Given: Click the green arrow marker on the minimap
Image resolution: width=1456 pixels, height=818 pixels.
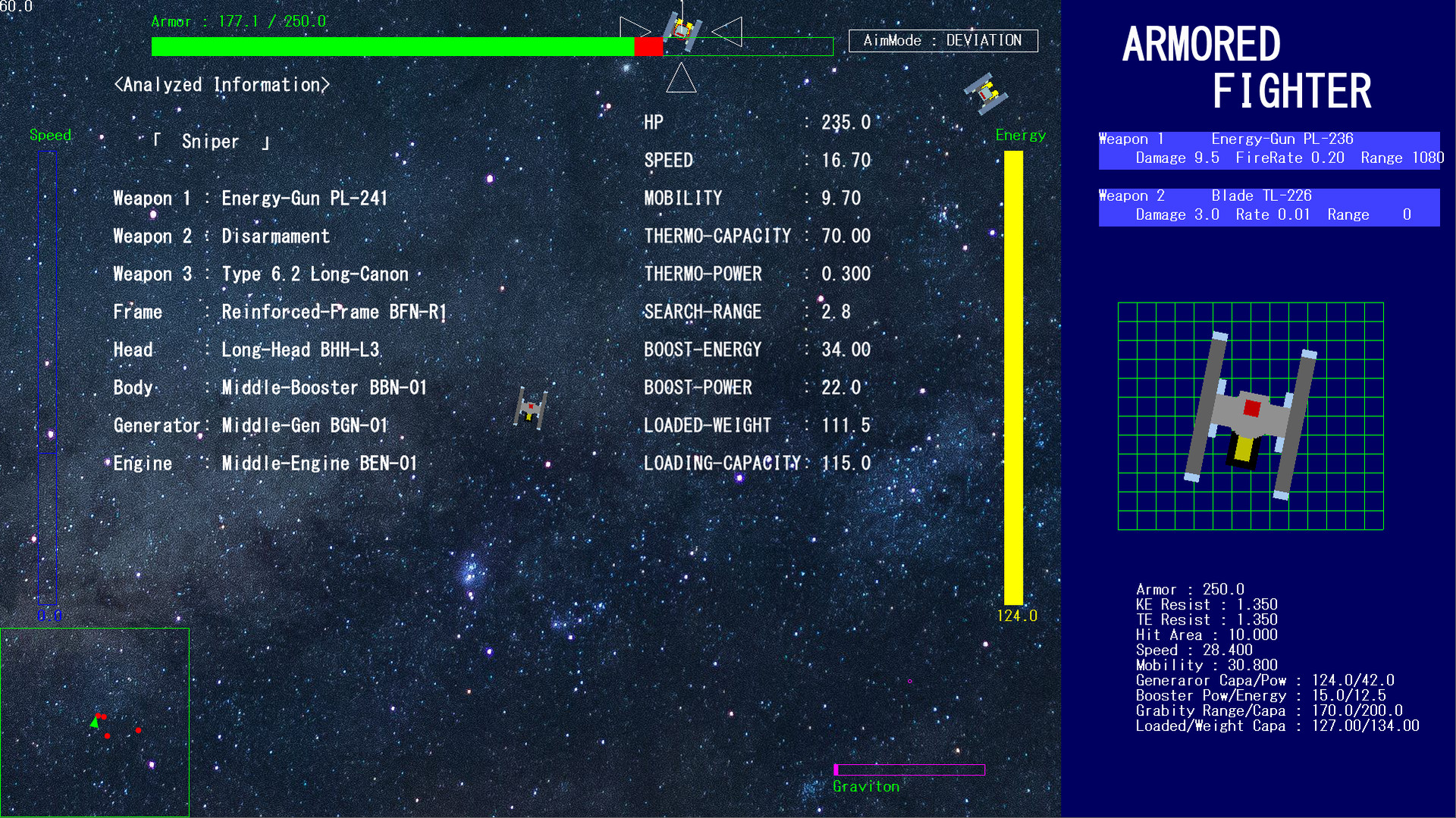Looking at the screenshot, I should [94, 722].
